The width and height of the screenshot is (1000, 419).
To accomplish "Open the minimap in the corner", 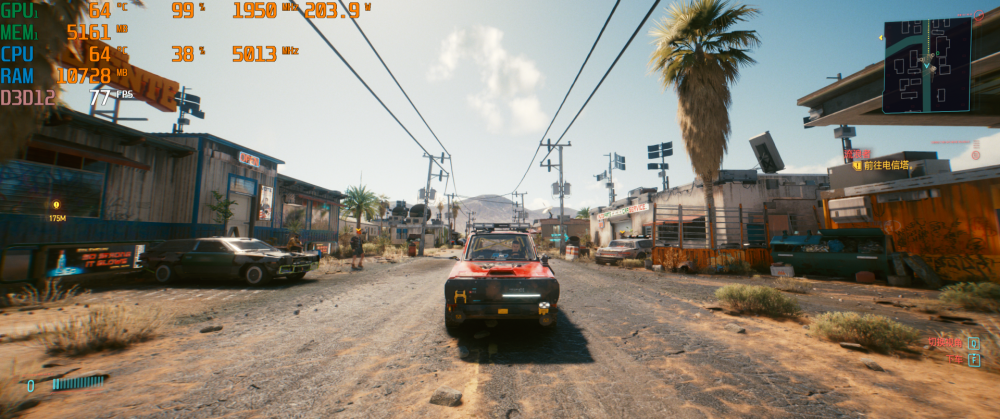I will tap(927, 65).
